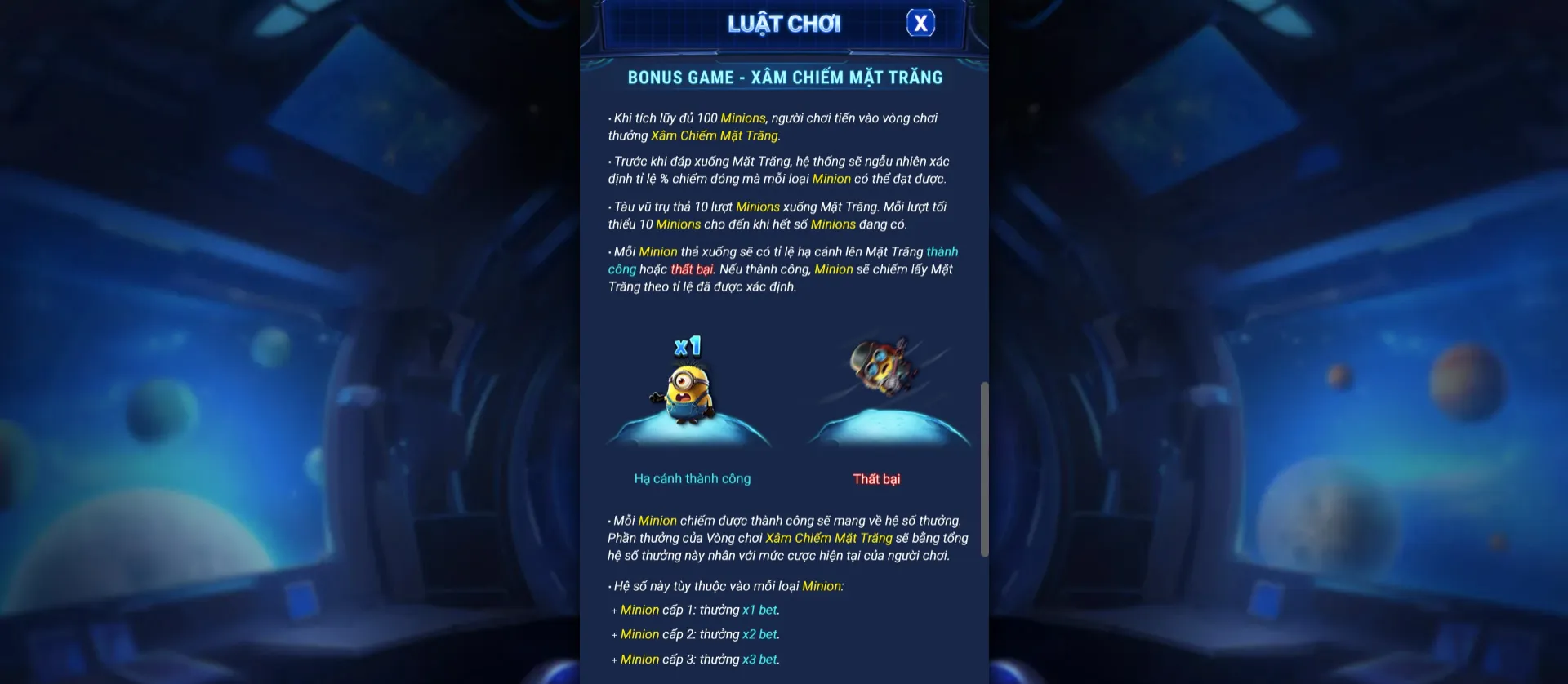Click the x1 bet reward text
Viewport: 1568px width, 684px height.
click(759, 610)
